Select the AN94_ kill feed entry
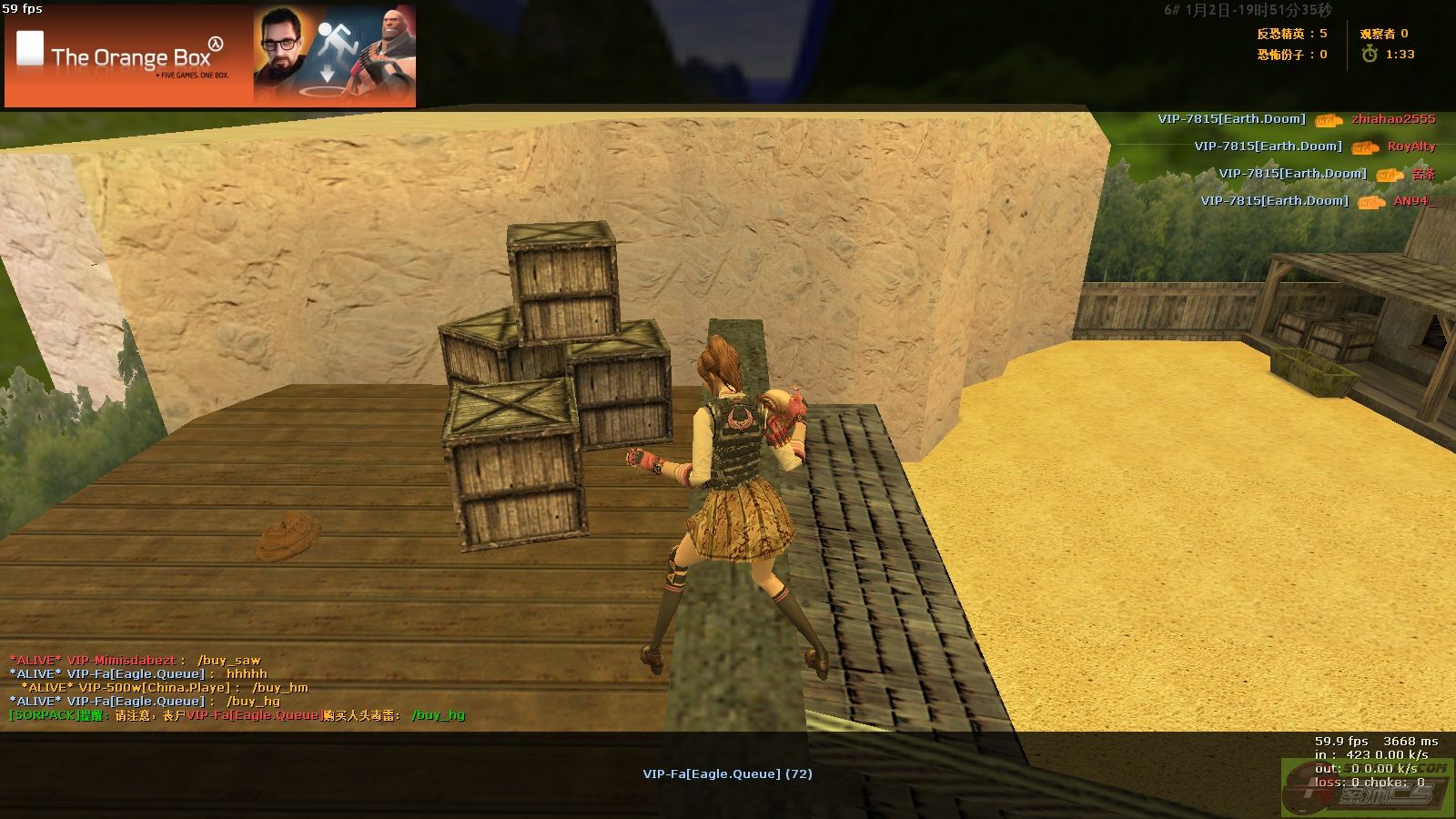Image resolution: width=1456 pixels, height=819 pixels. tap(1413, 201)
